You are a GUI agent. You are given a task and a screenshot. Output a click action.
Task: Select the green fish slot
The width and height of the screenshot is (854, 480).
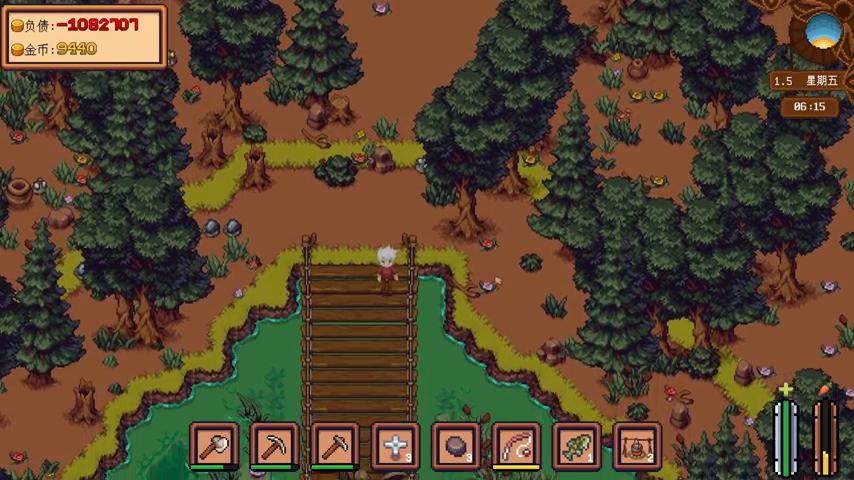pos(577,444)
